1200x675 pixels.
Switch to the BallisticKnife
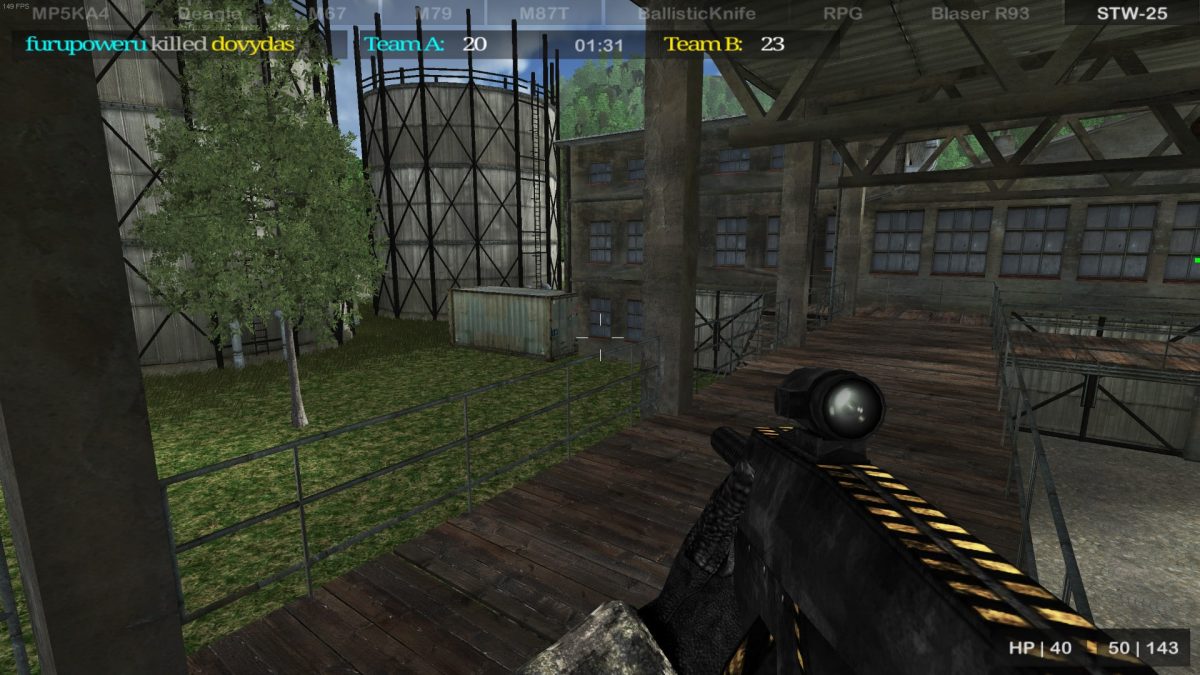696,13
